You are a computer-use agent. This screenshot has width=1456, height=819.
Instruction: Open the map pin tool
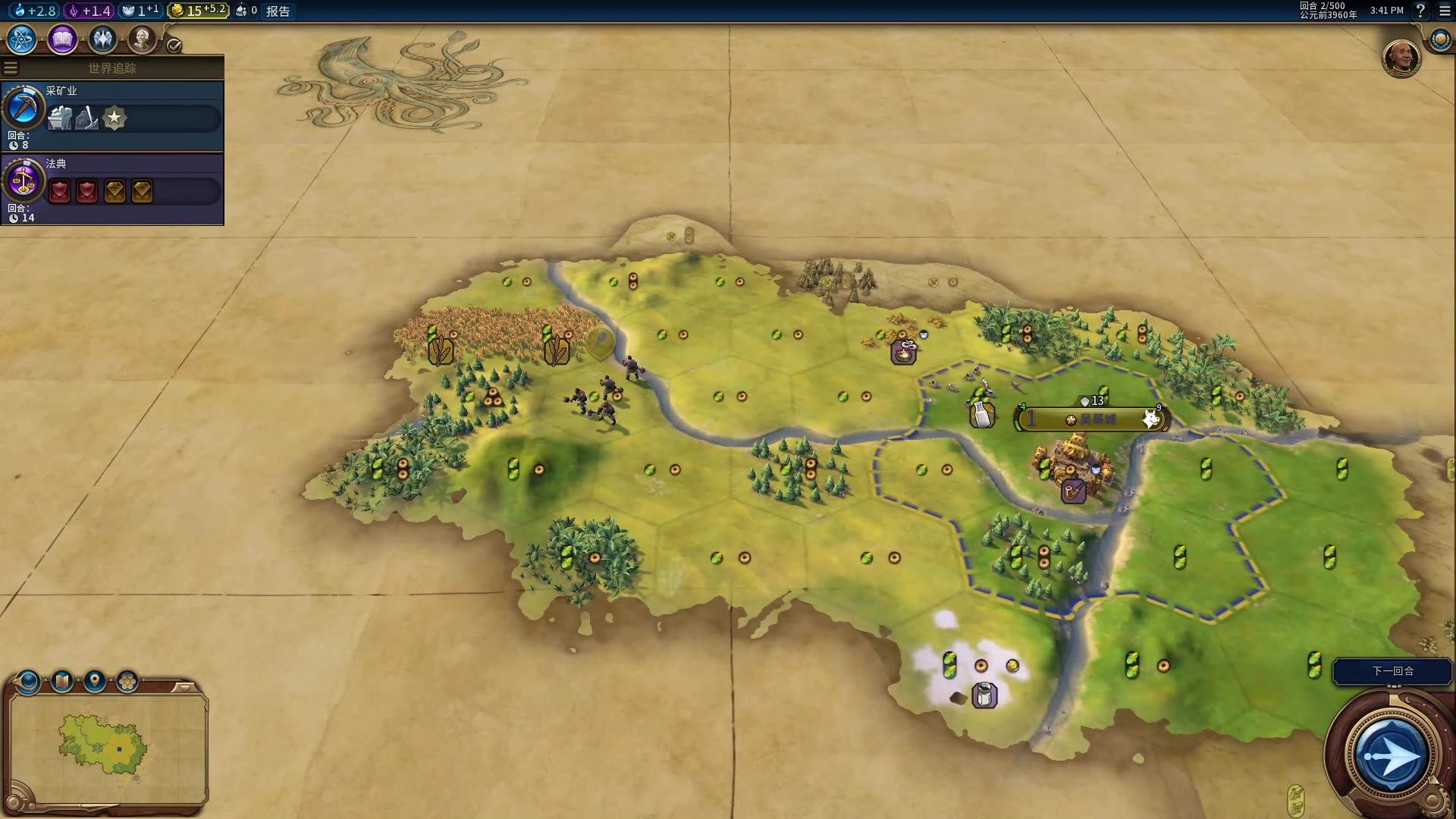pyautogui.click(x=95, y=681)
